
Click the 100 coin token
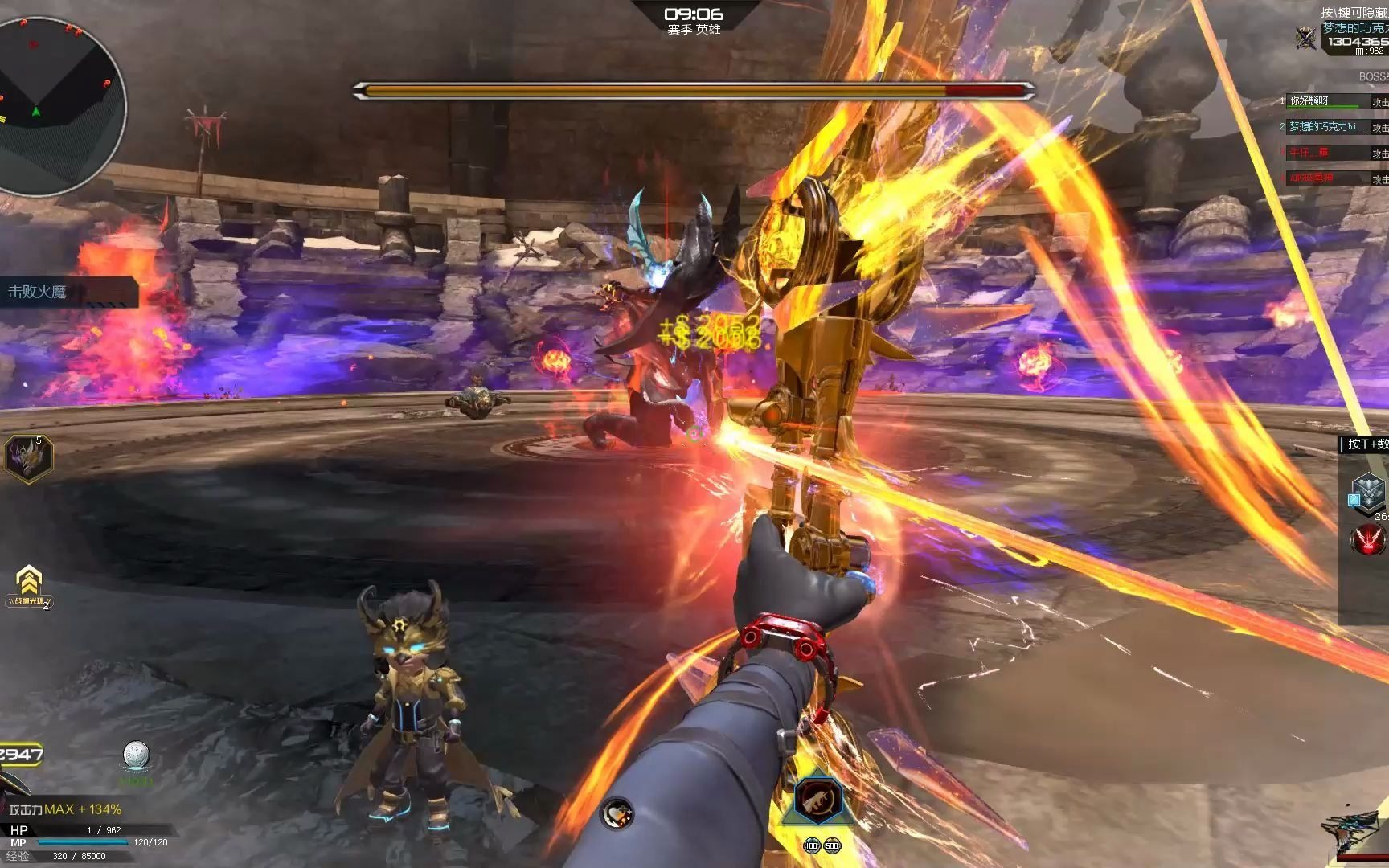point(811,846)
